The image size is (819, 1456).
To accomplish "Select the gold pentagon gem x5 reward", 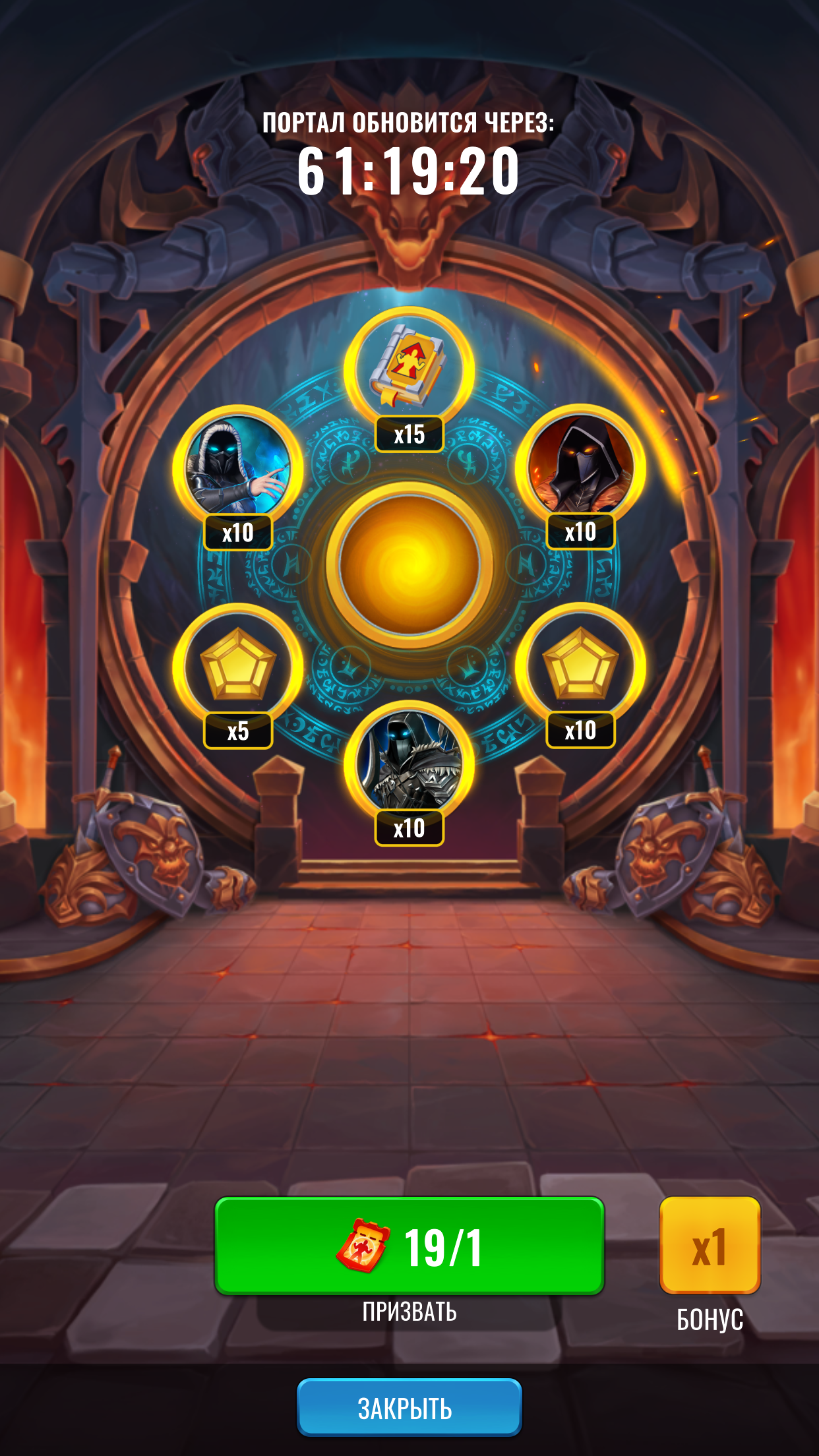I will click(237, 666).
